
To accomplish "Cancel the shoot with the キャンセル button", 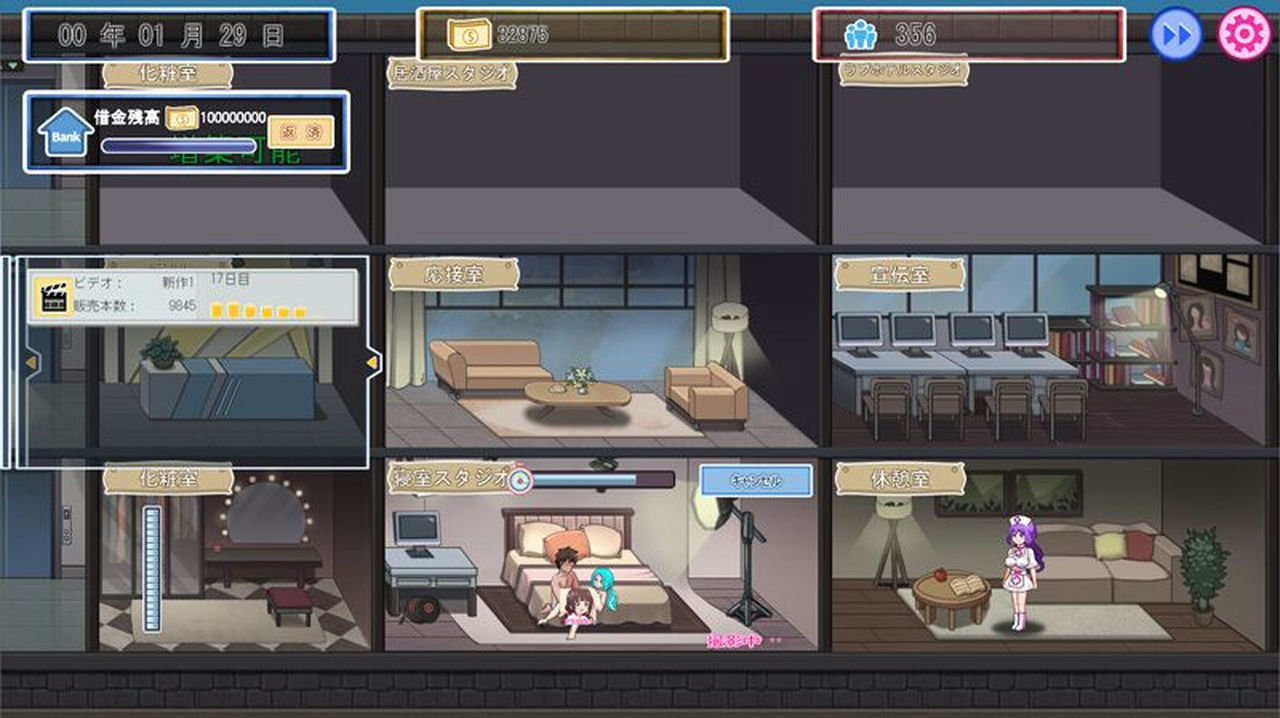I will (755, 481).
